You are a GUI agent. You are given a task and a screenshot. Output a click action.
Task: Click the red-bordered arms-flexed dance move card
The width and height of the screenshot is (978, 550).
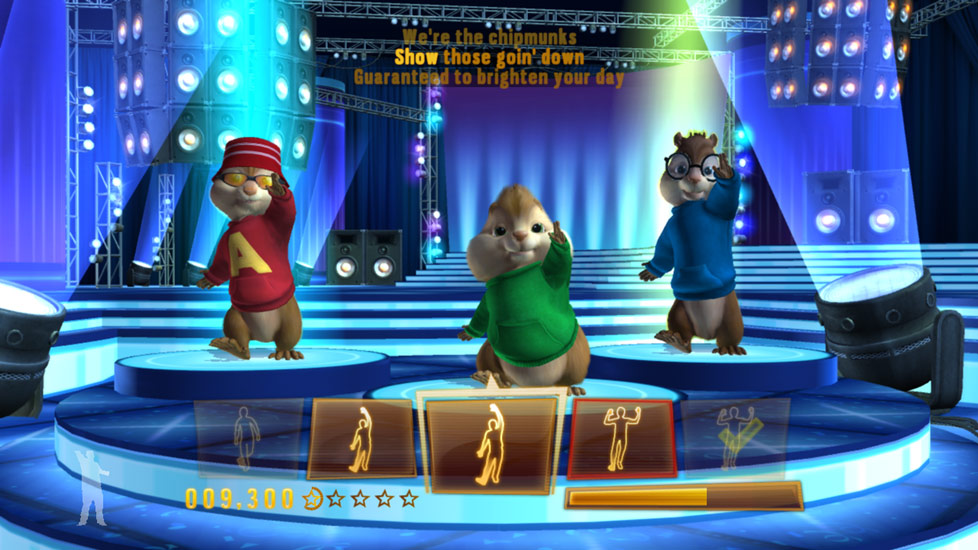coord(621,438)
